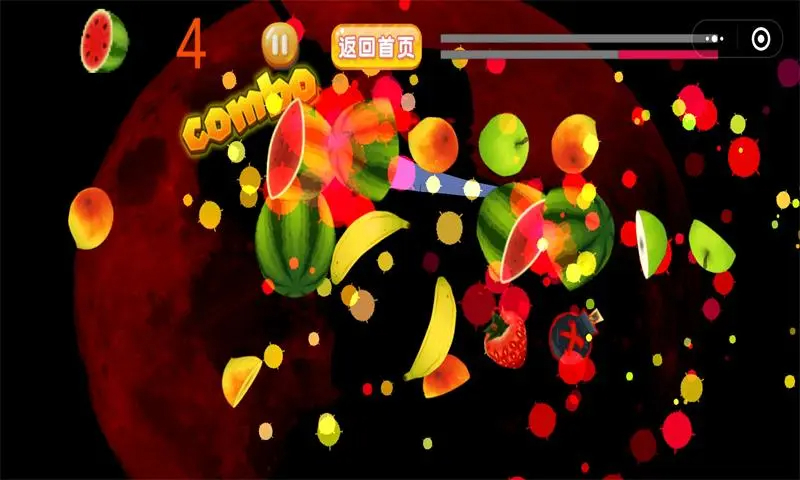Click the 返回首页 return-home button

coord(377,45)
